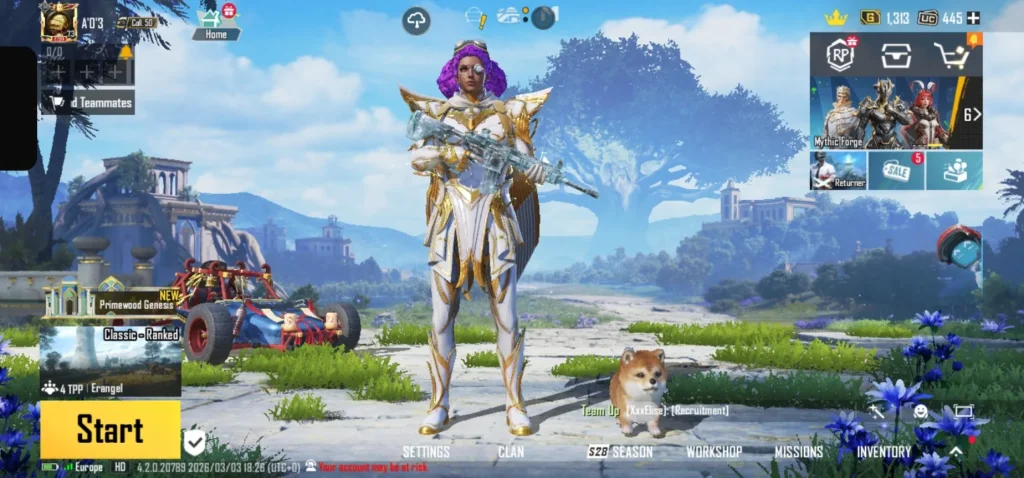
Task: Open the Inventory
Action: 884,452
